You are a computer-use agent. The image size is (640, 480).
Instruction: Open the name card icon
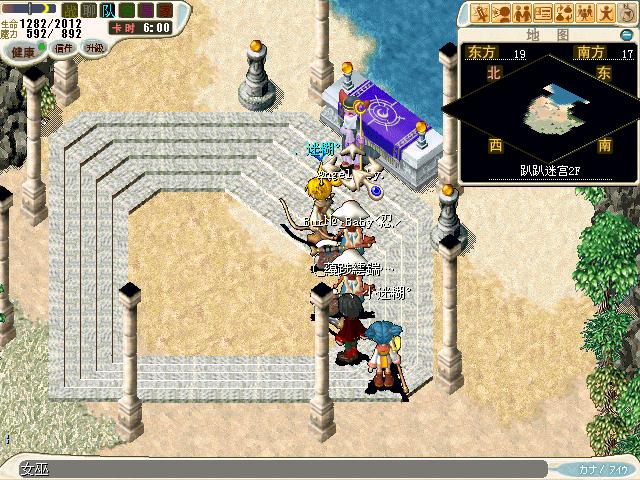coord(543,13)
